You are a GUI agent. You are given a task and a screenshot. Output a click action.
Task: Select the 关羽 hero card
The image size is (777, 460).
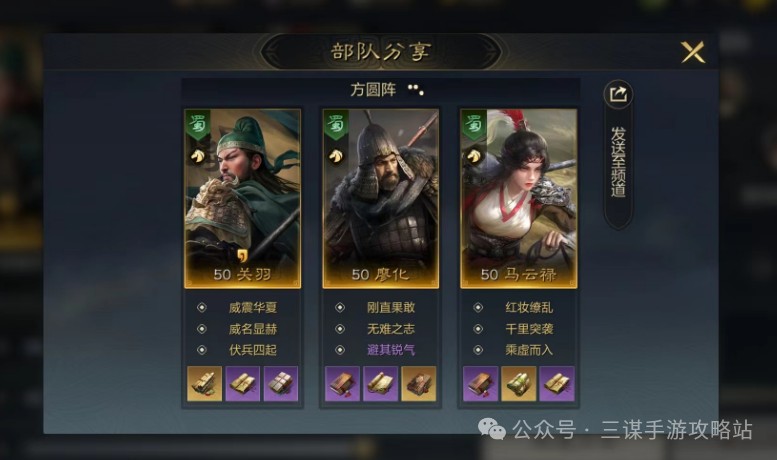242,197
